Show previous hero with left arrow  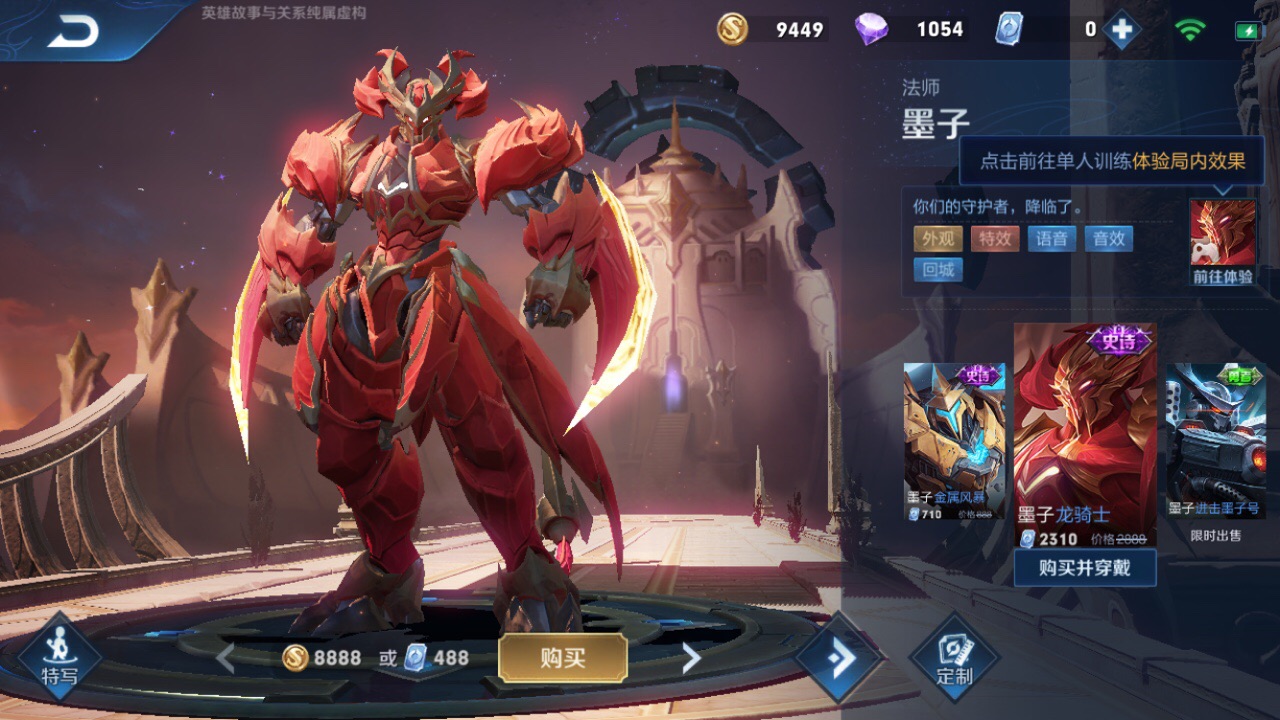[225, 657]
